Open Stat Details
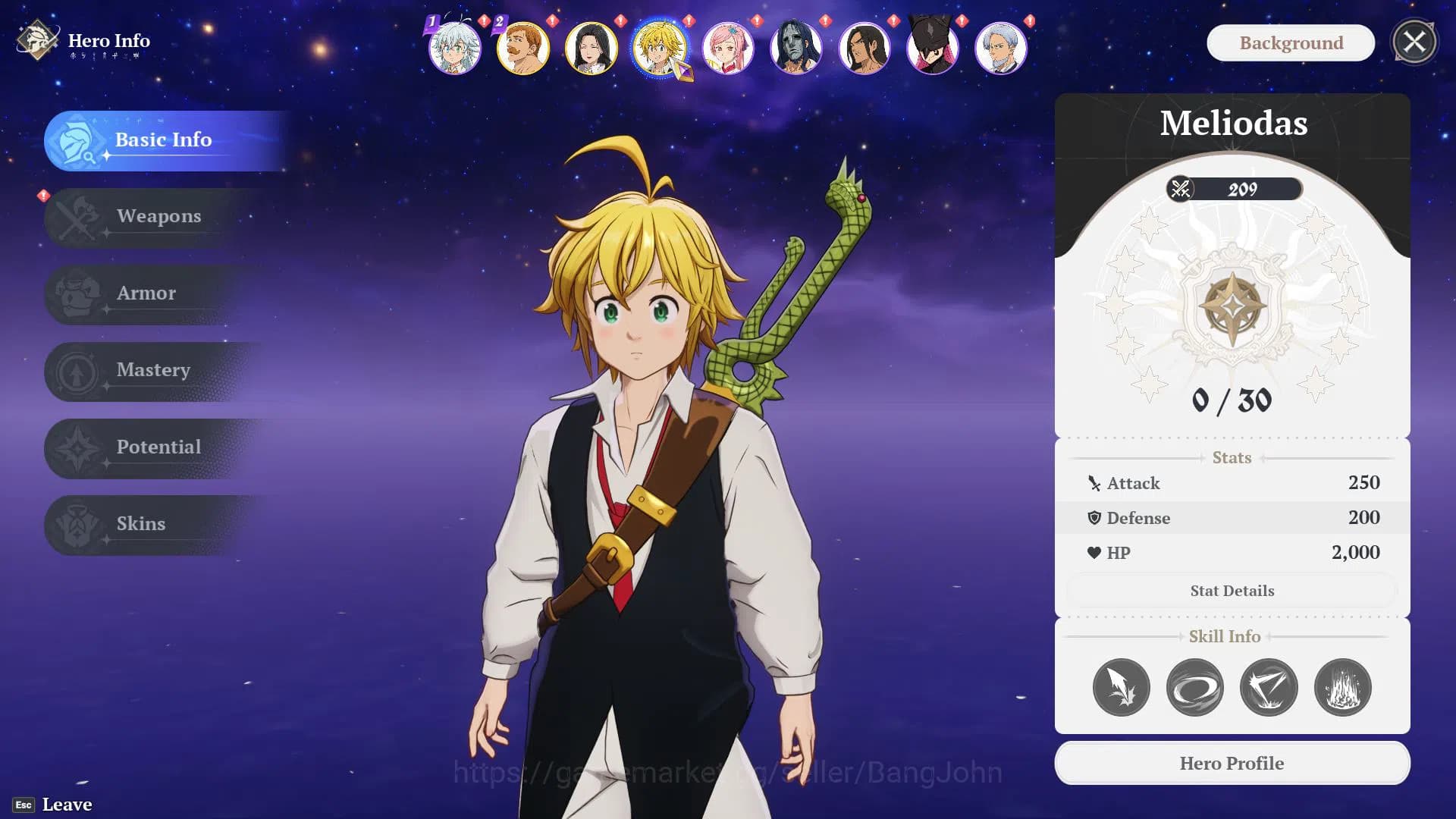Screen dimensions: 1456x819 (x=1232, y=590)
